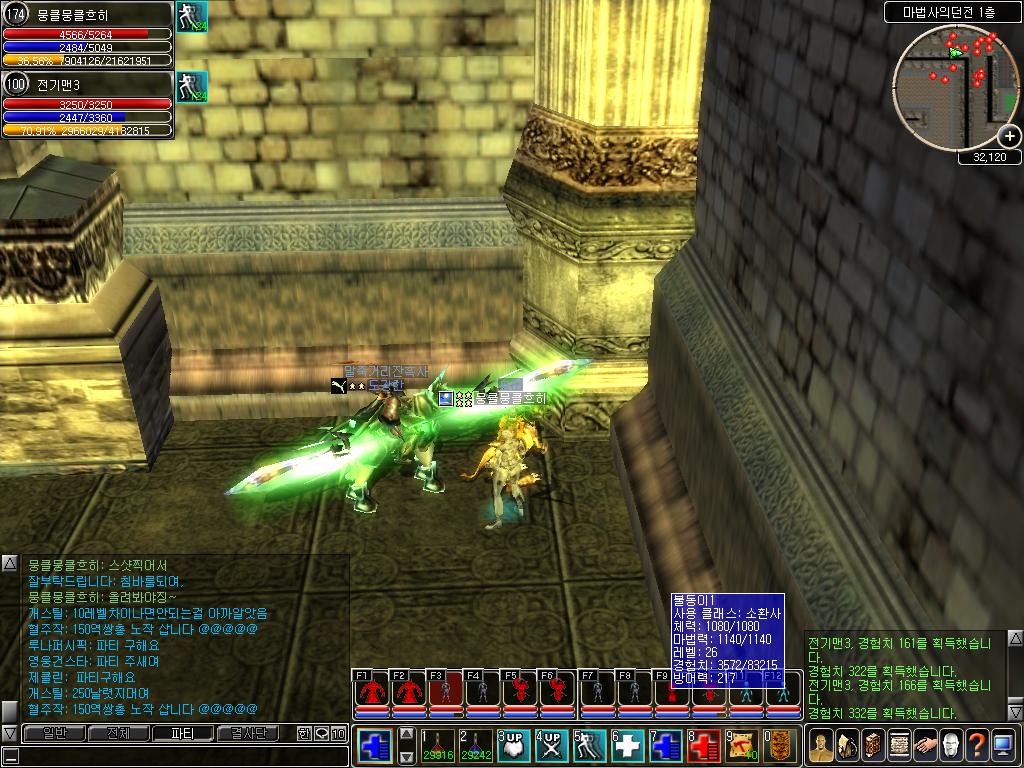
Task: Activate the armor UP buff in slot 3
Action: pos(512,745)
